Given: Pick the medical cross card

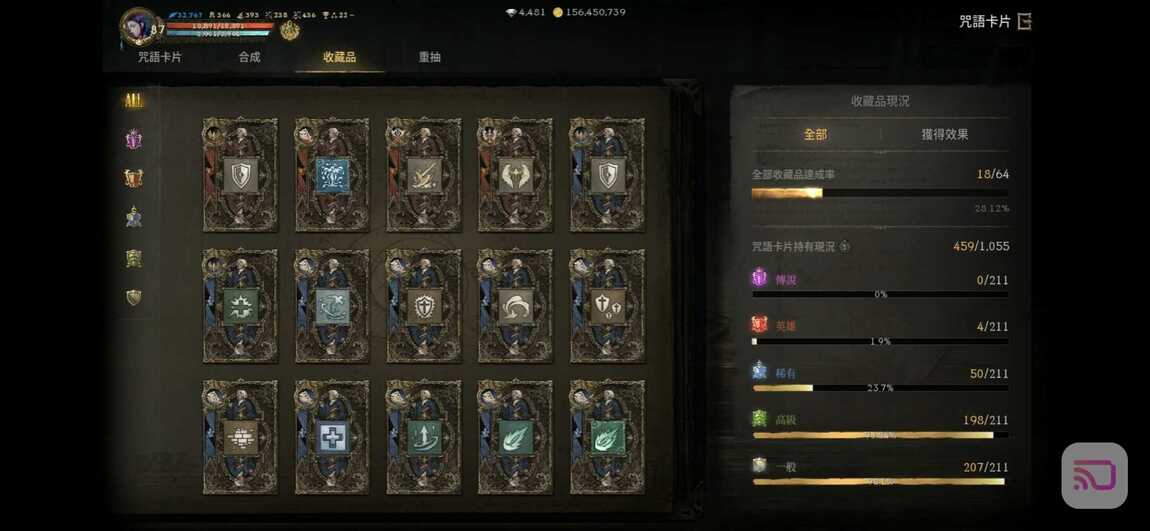Looking at the screenshot, I should pos(332,437).
